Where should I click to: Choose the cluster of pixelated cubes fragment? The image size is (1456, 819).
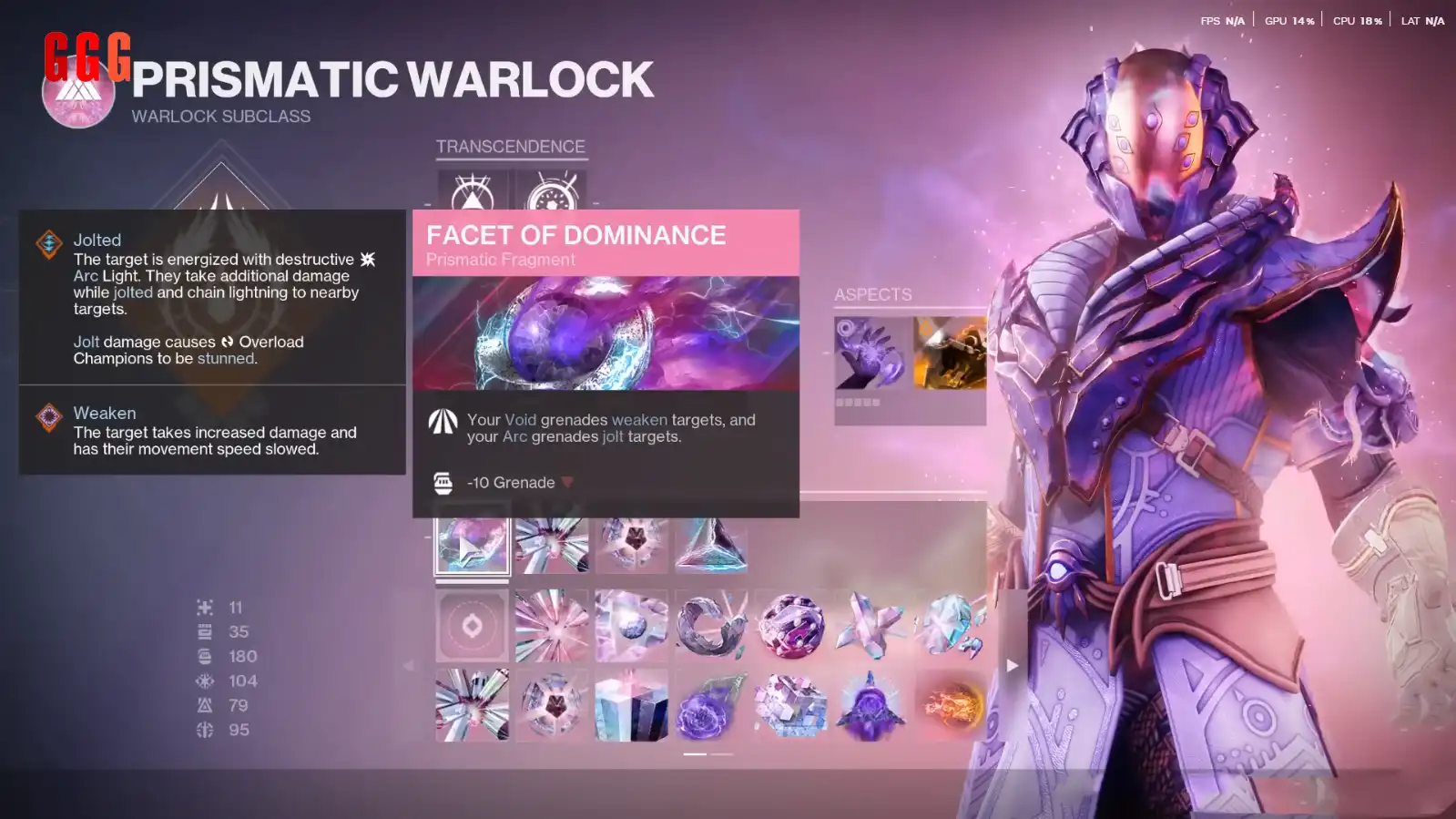tap(791, 706)
